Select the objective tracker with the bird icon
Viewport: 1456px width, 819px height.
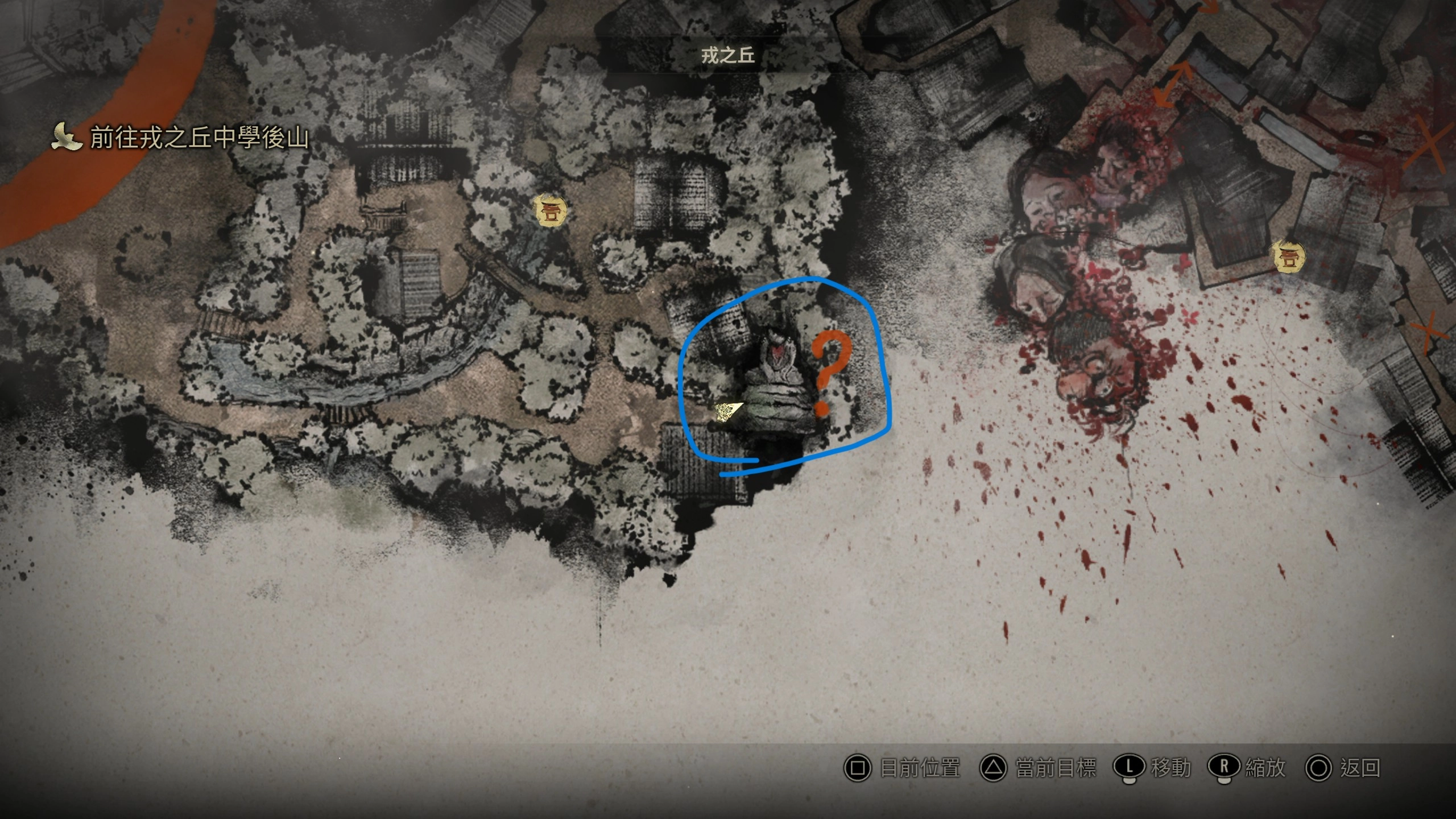(x=181, y=138)
